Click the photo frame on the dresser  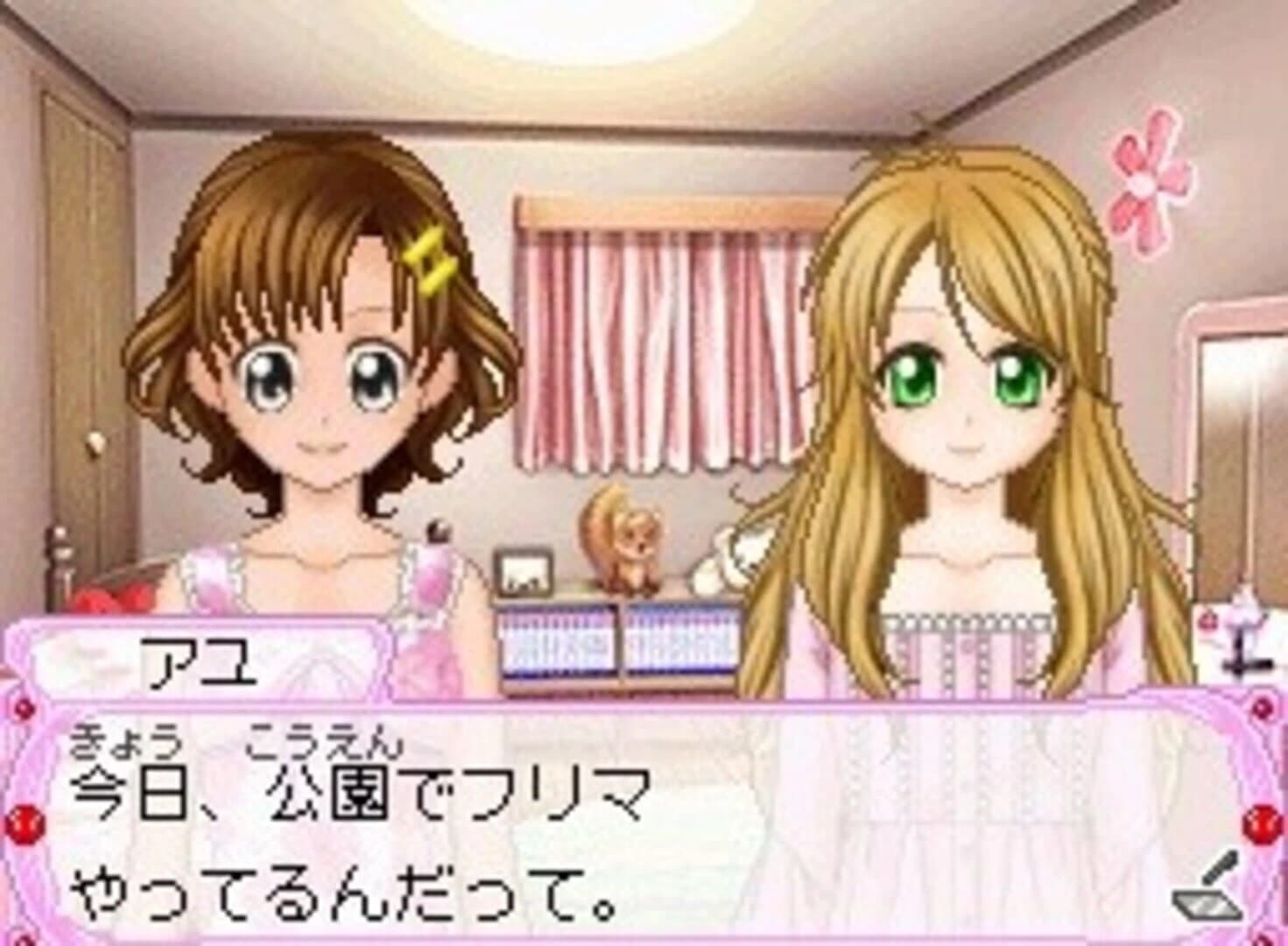(x=525, y=574)
